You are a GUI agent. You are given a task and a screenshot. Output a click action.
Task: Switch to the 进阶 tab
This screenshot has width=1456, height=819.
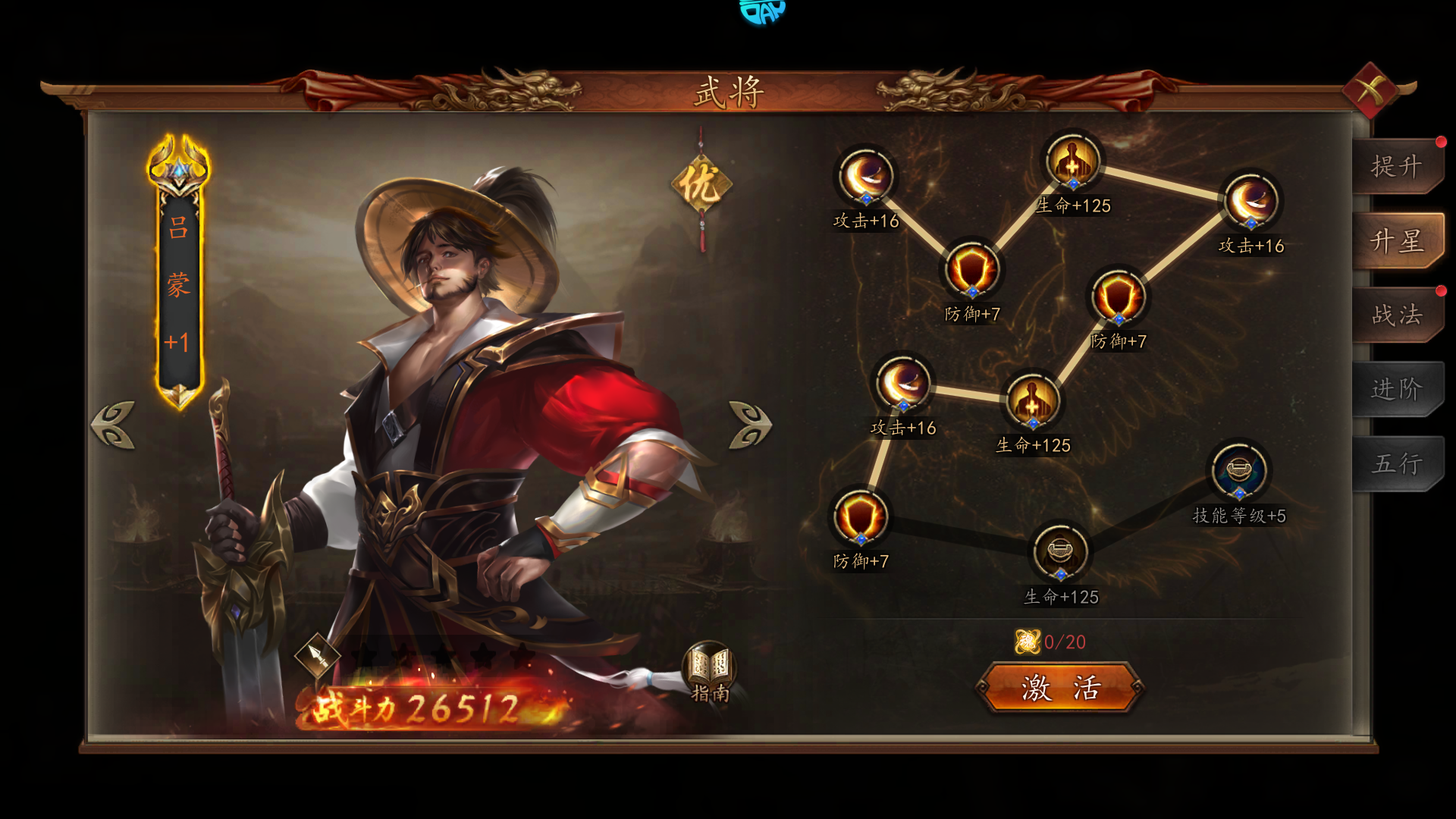[x=1396, y=389]
